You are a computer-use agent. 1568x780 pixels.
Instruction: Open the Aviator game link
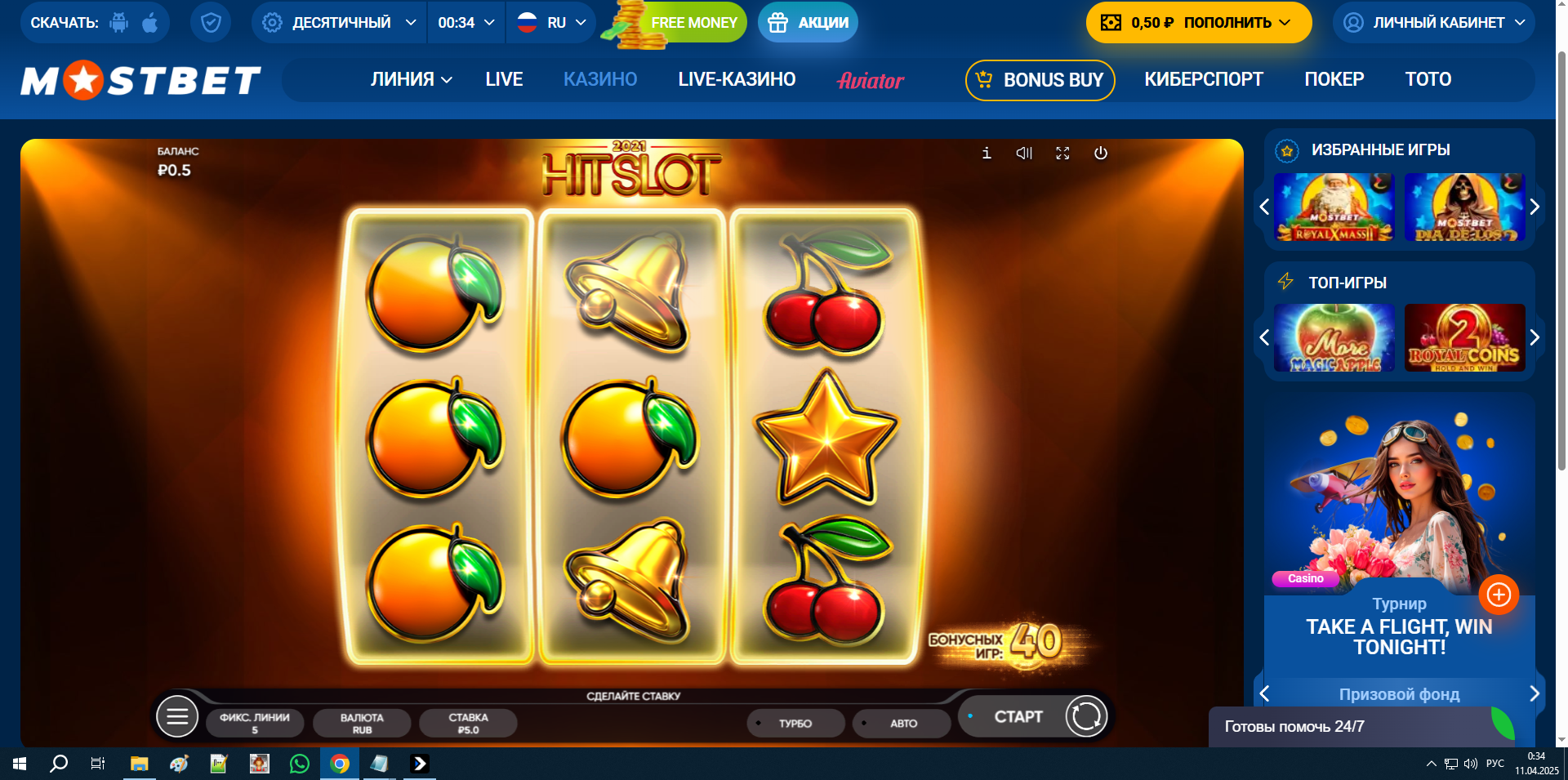(x=871, y=80)
